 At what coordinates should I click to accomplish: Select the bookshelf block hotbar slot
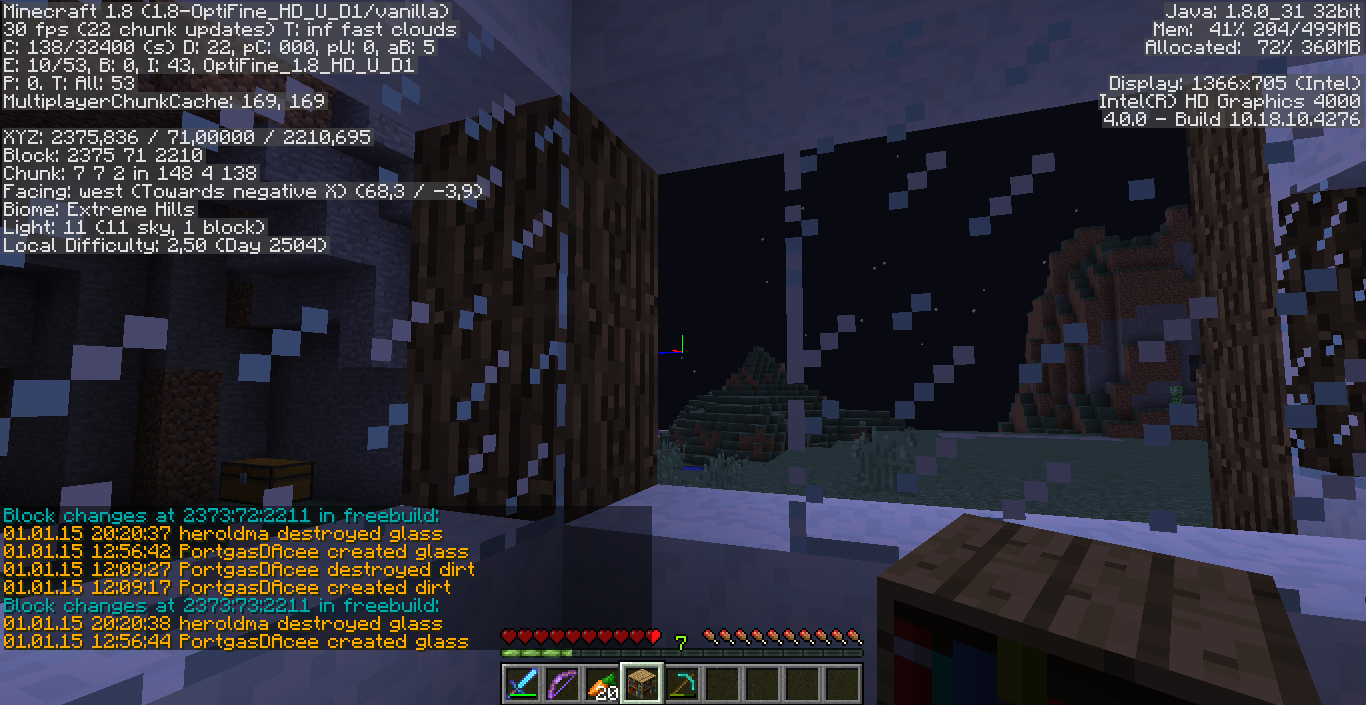[641, 684]
